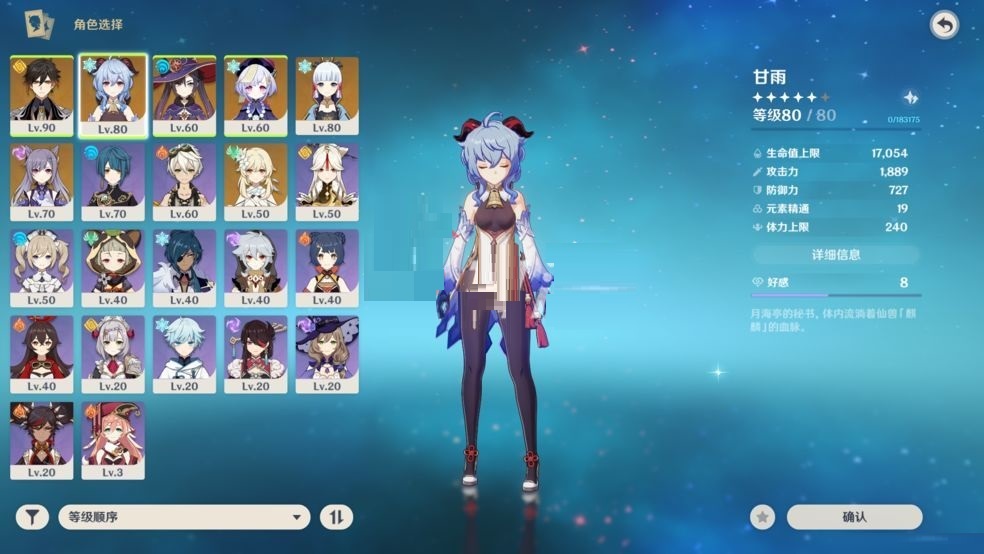
Task: Select Qiqi's Lv.60 character tile
Action: tap(255, 96)
